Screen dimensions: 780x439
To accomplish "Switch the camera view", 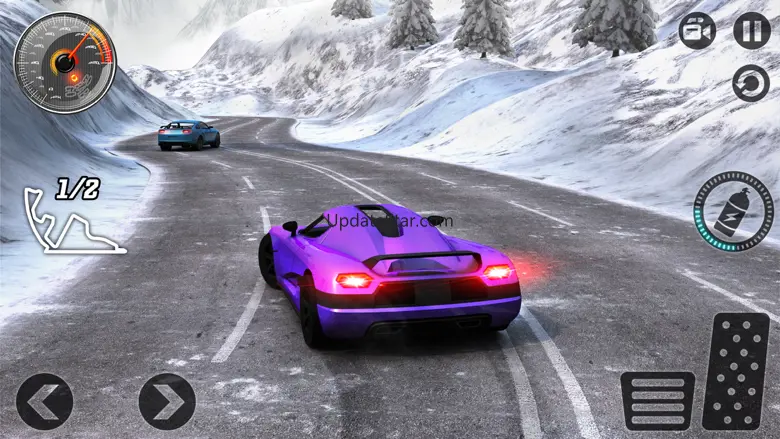I will 697,30.
